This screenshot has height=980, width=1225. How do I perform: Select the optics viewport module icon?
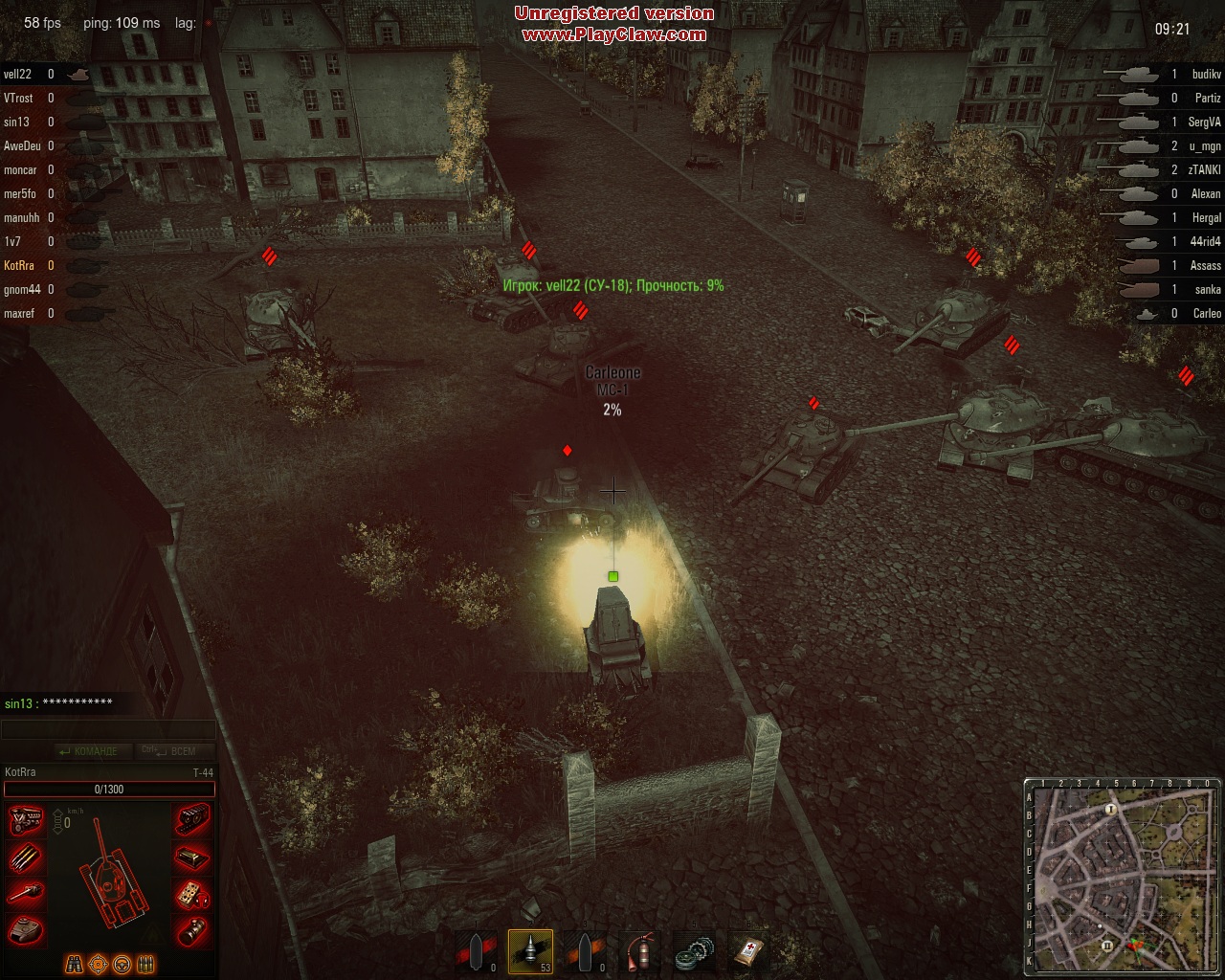click(192, 929)
